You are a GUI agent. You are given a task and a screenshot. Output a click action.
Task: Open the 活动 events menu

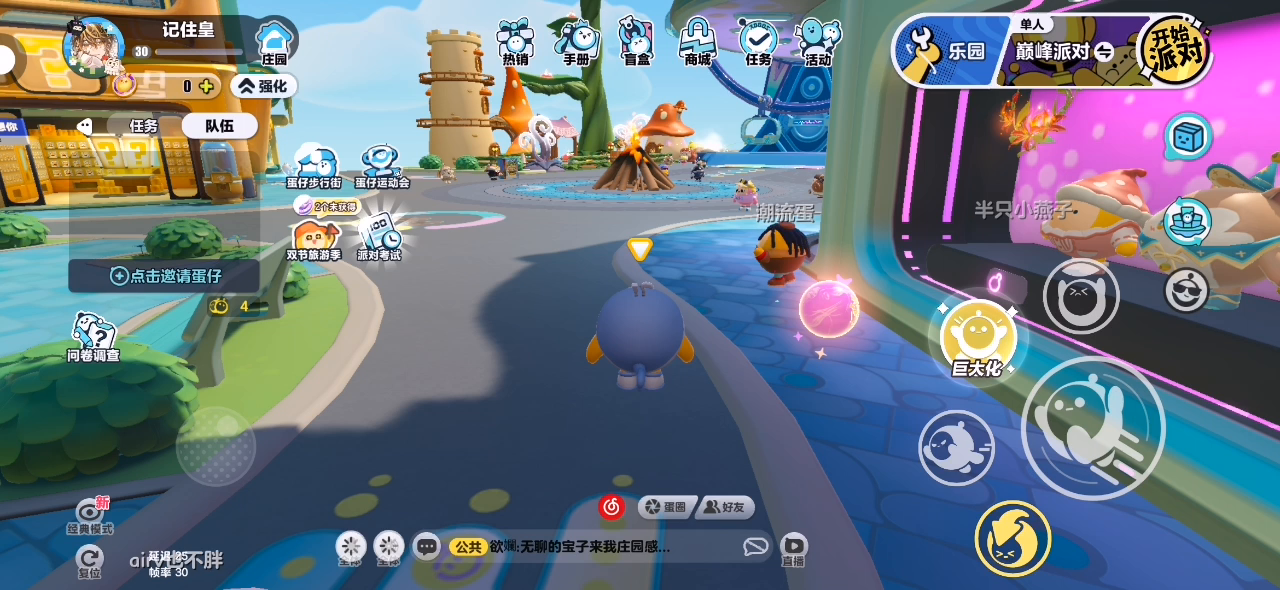point(818,42)
